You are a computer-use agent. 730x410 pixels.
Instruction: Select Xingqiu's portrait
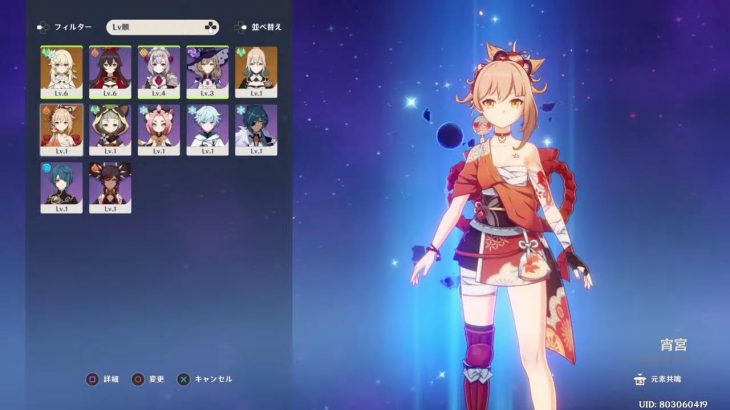point(61,187)
